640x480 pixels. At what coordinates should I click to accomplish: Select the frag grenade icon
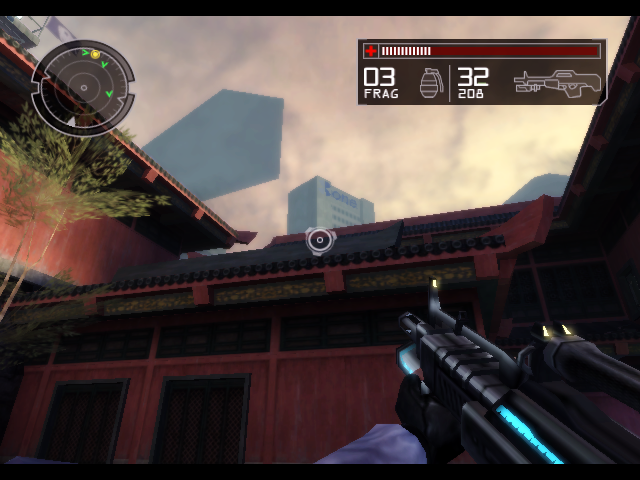(429, 84)
